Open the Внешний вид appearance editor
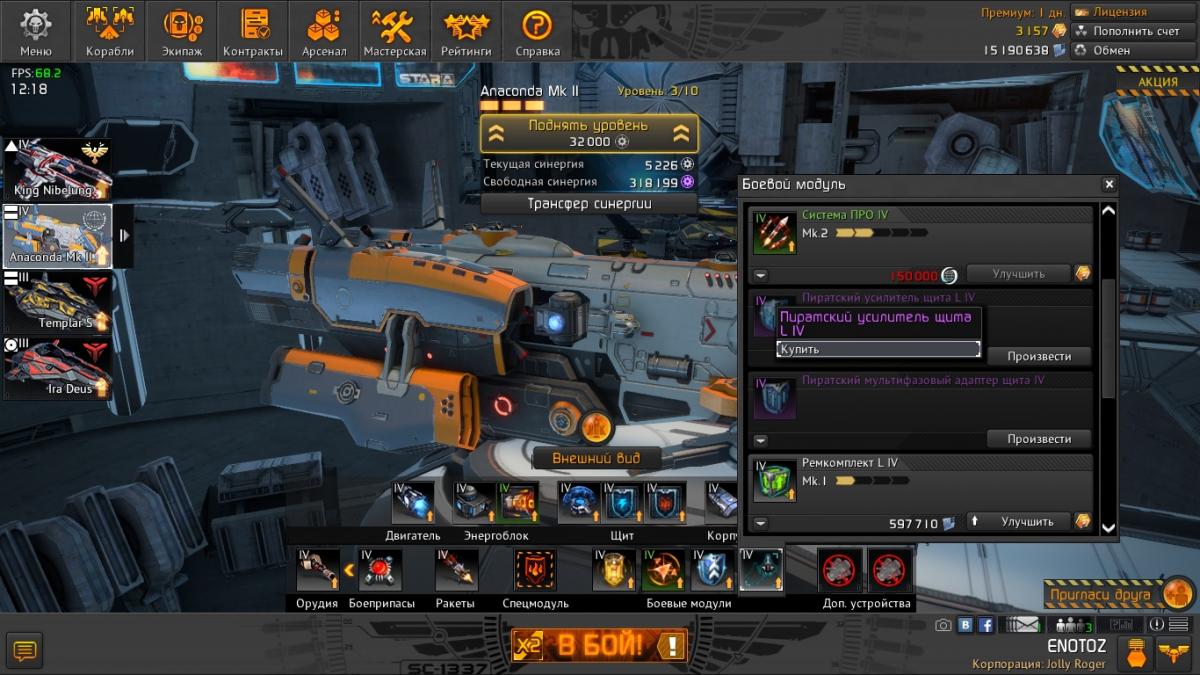 [595, 458]
